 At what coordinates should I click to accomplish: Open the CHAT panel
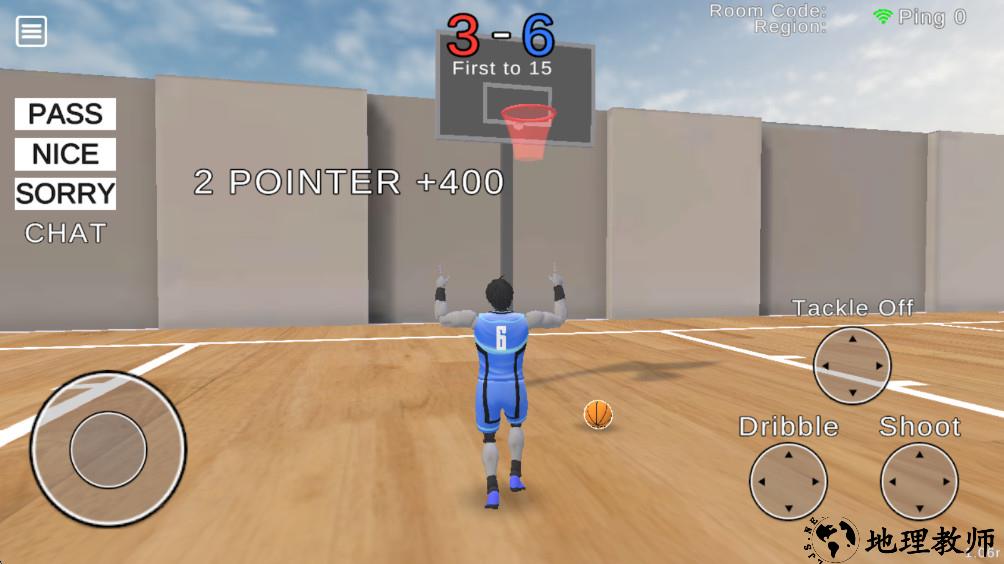coord(65,233)
